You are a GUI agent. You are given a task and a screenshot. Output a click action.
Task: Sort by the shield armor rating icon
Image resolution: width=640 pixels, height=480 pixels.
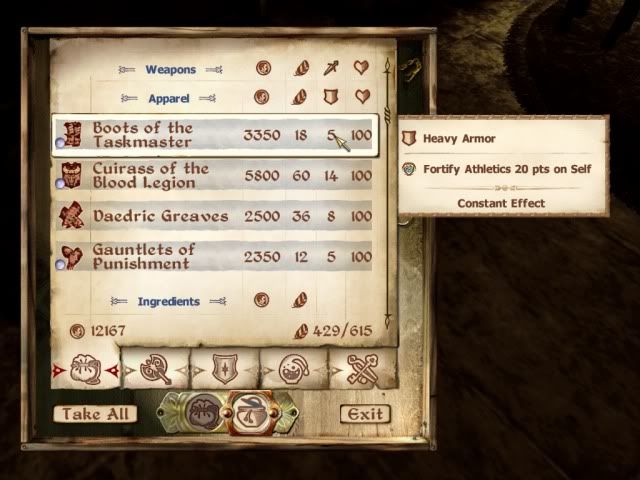(x=331, y=98)
